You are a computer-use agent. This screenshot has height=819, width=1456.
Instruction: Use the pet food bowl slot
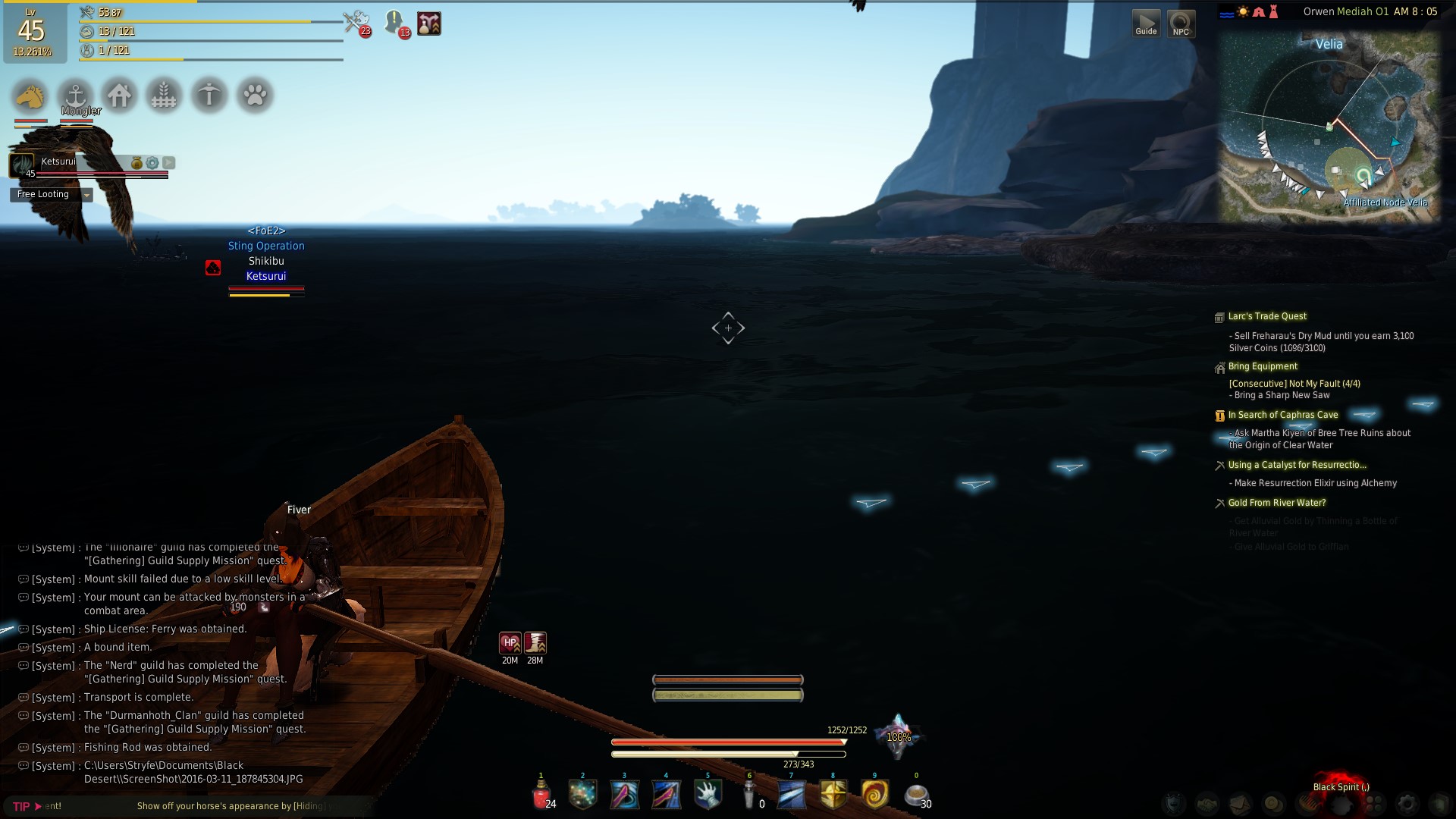tap(916, 795)
